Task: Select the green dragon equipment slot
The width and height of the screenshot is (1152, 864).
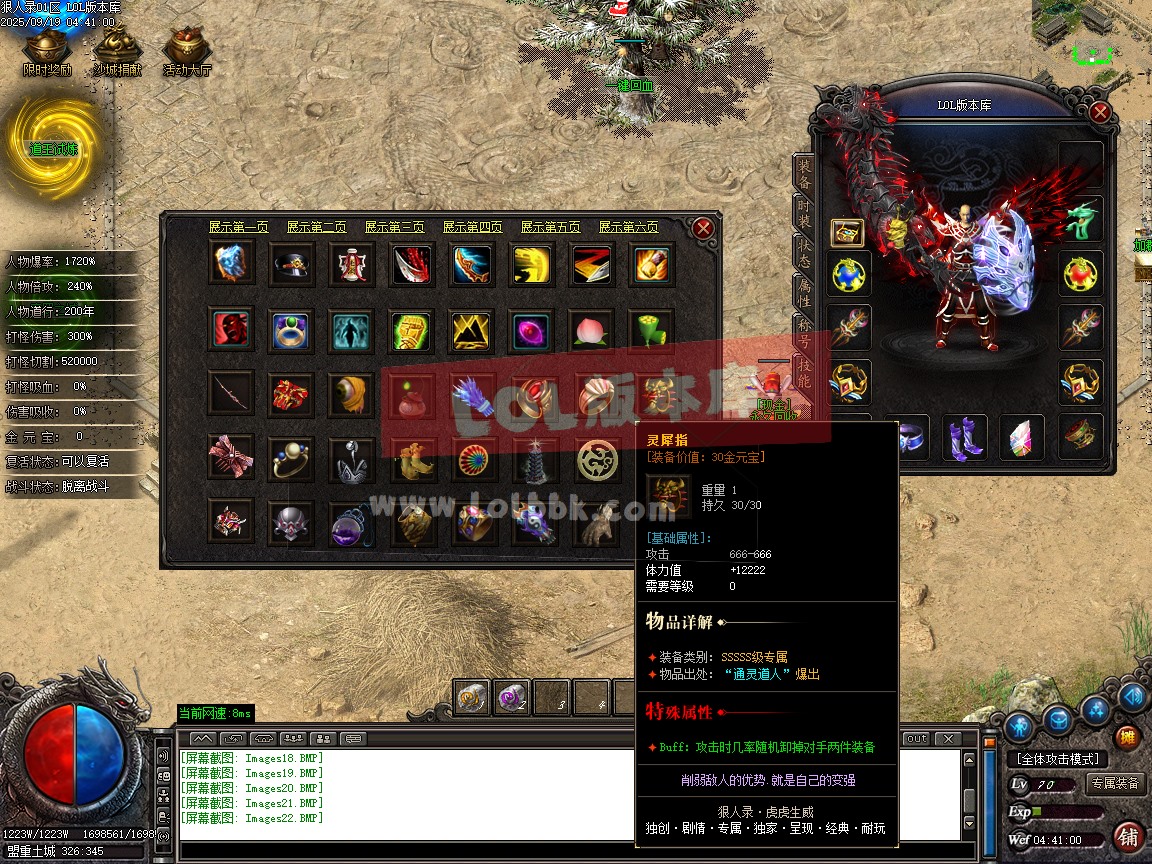Action: click(1081, 220)
